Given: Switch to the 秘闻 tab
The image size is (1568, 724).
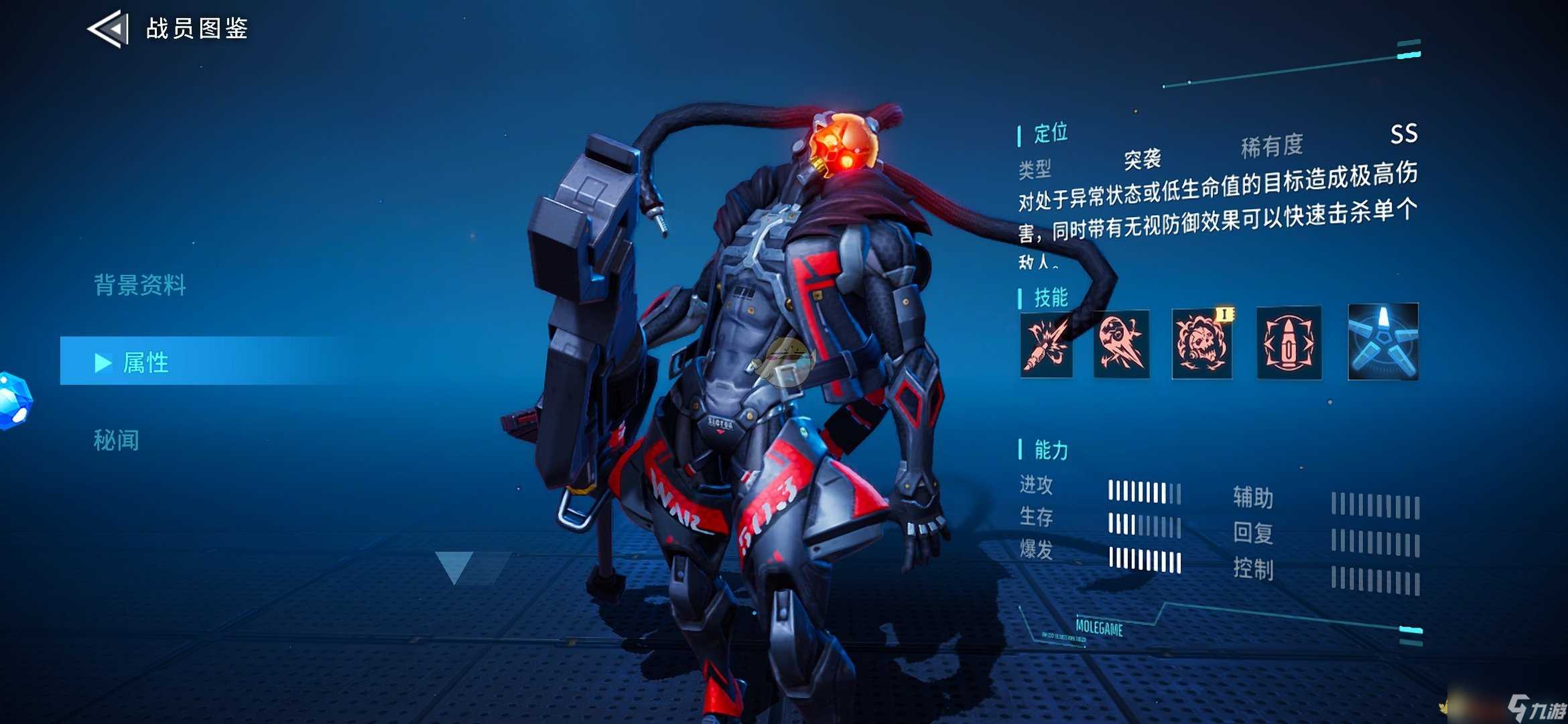Looking at the screenshot, I should coord(117,440).
